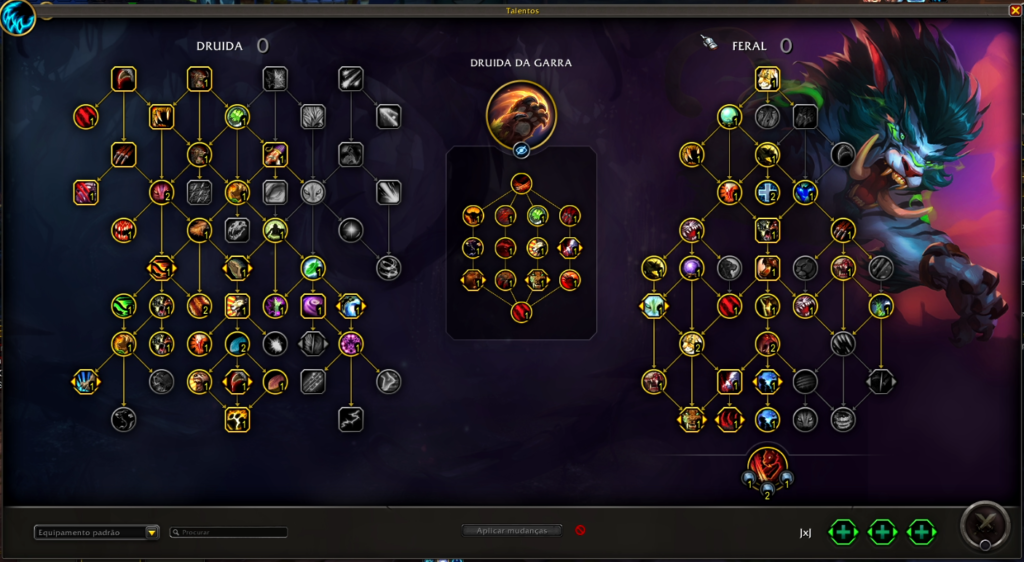Click the small spec icon beside the Feral label

coord(709,43)
